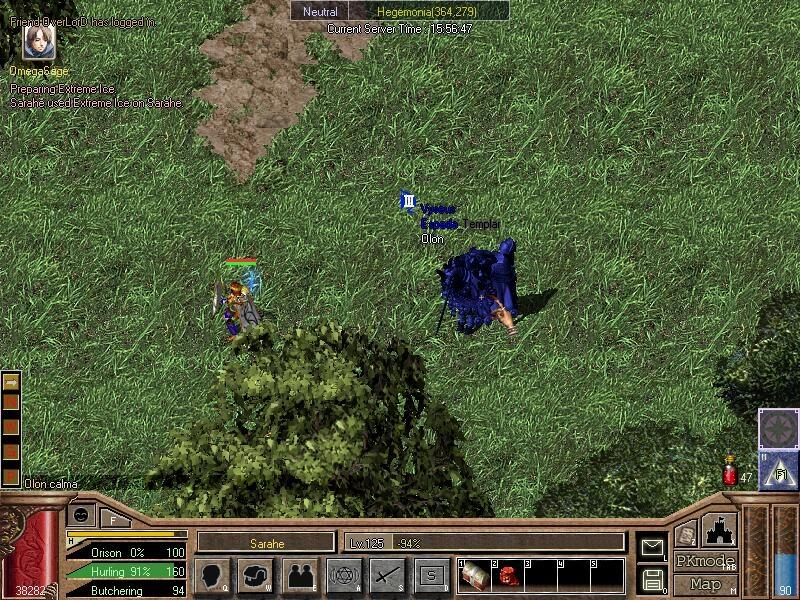Screen dimensions: 800x600
Task: Click the square S button
Action: click(x=432, y=575)
